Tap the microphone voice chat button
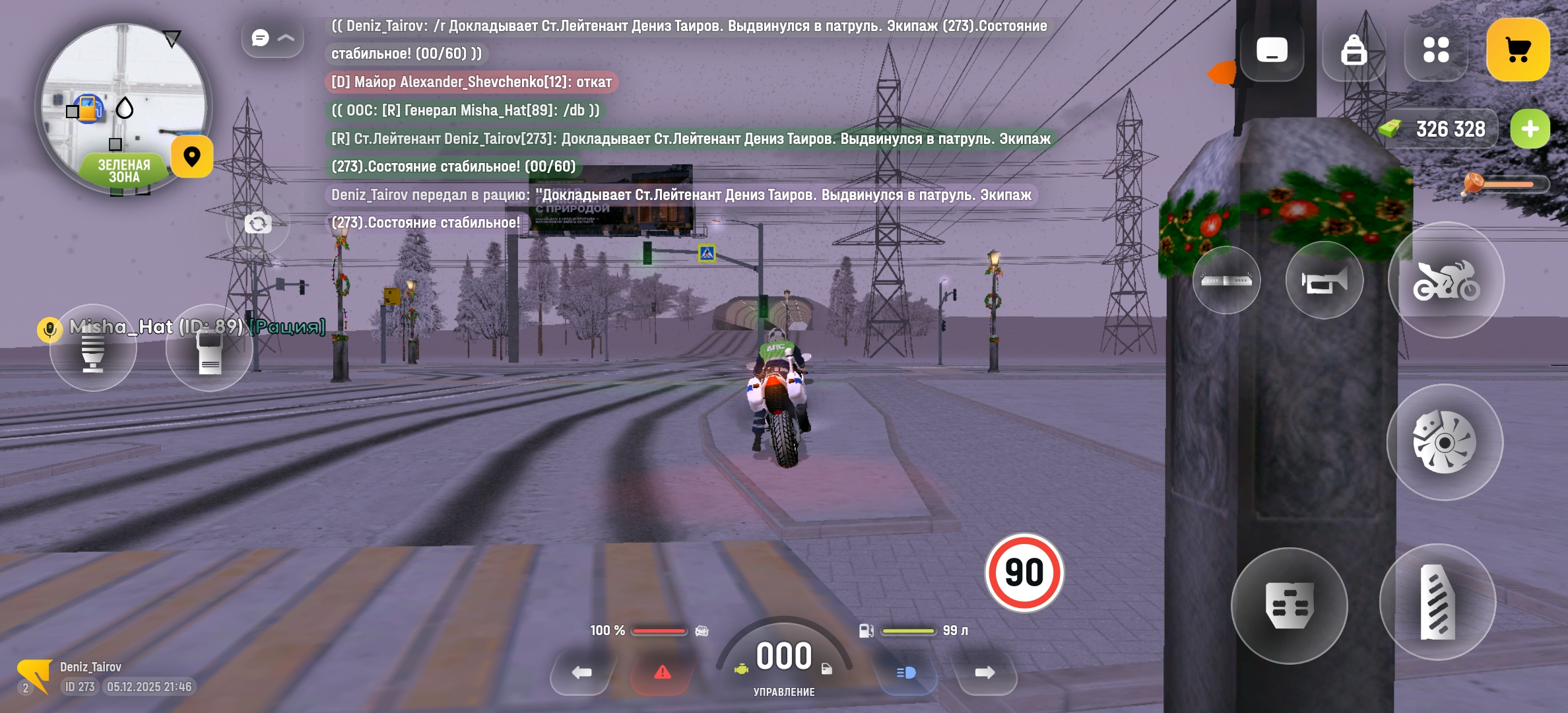The width and height of the screenshot is (1568, 713). (x=92, y=348)
